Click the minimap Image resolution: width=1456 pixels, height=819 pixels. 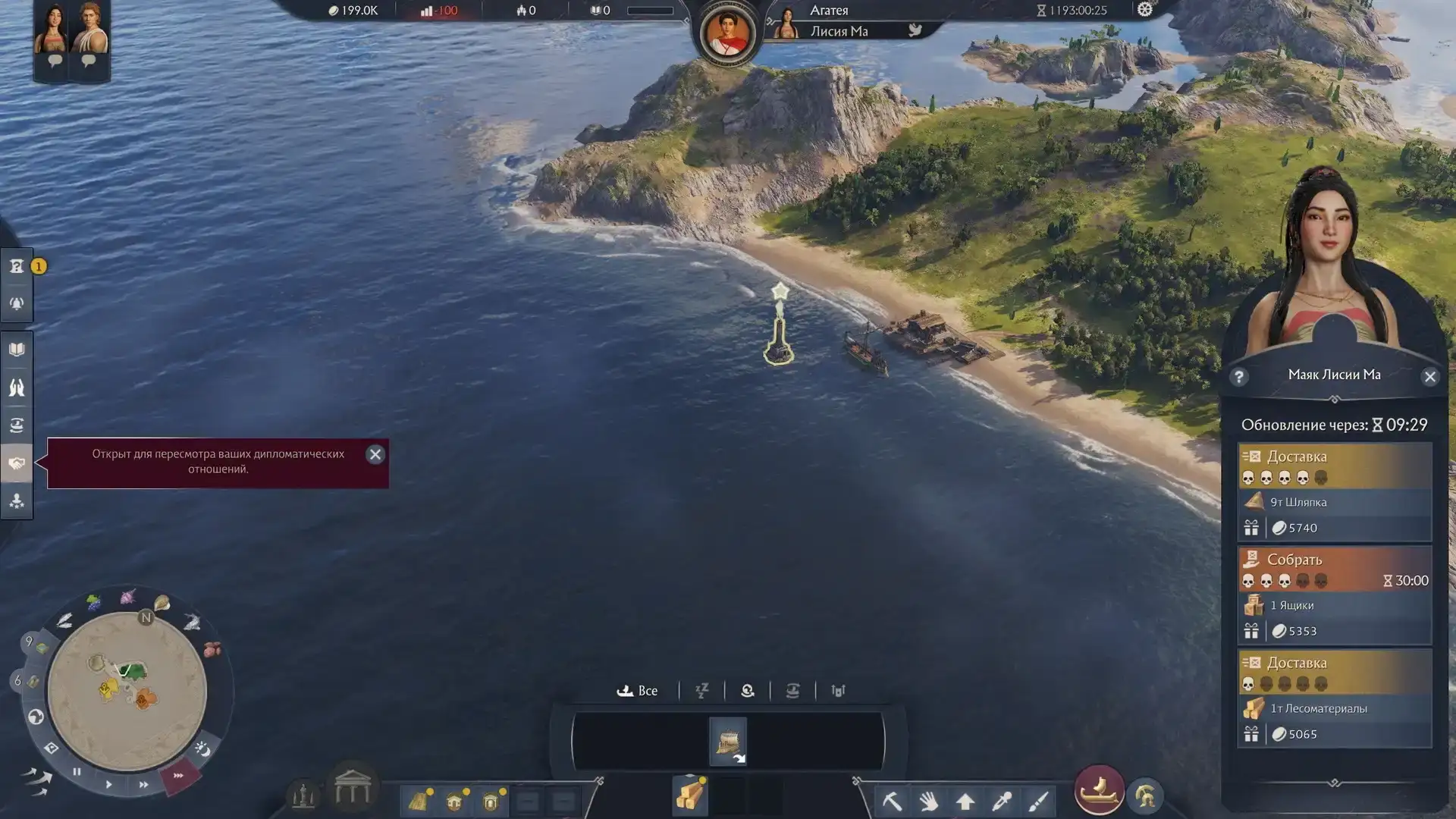tap(127, 691)
